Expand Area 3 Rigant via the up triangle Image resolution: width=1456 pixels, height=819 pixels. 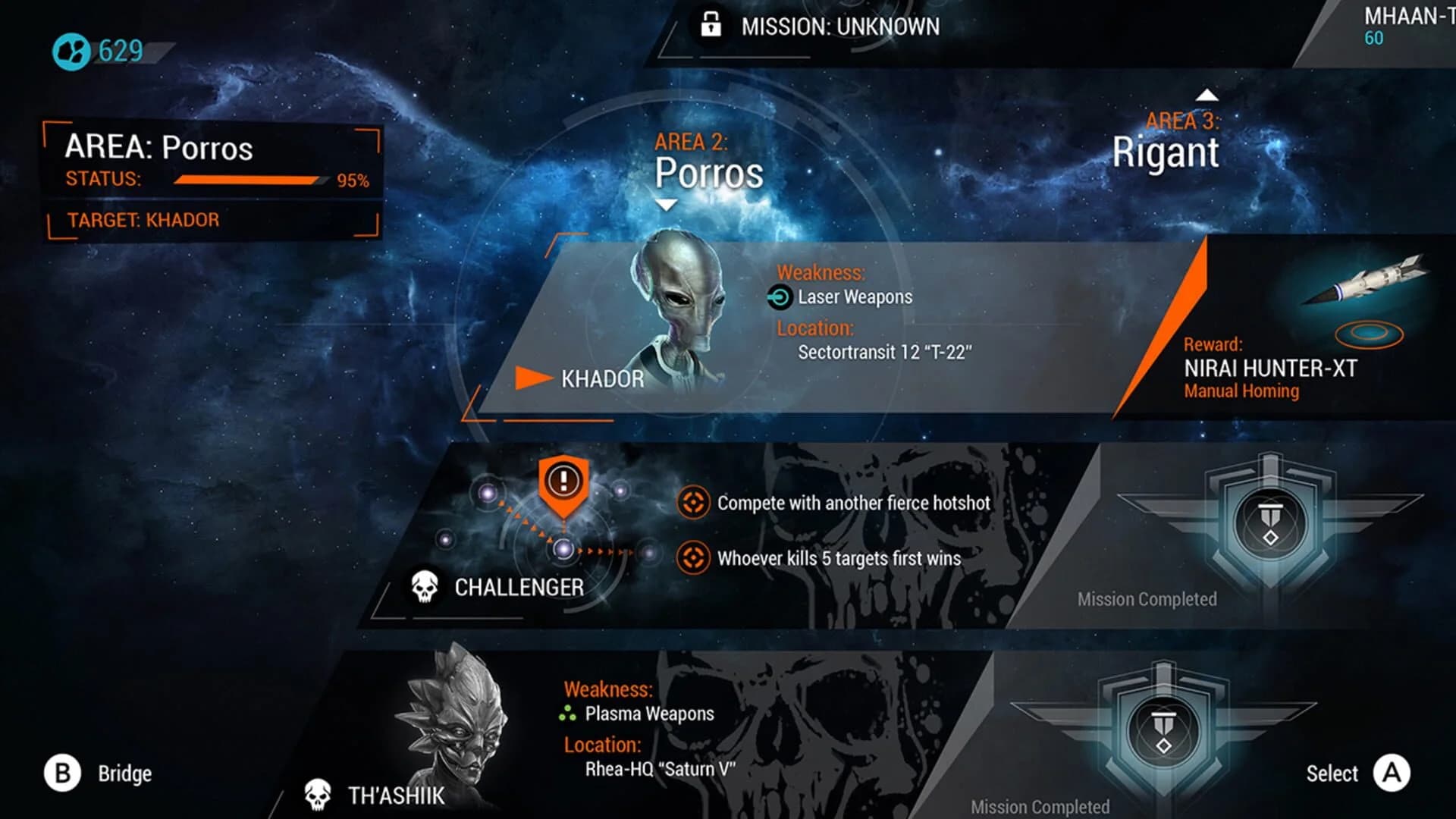point(1207,96)
